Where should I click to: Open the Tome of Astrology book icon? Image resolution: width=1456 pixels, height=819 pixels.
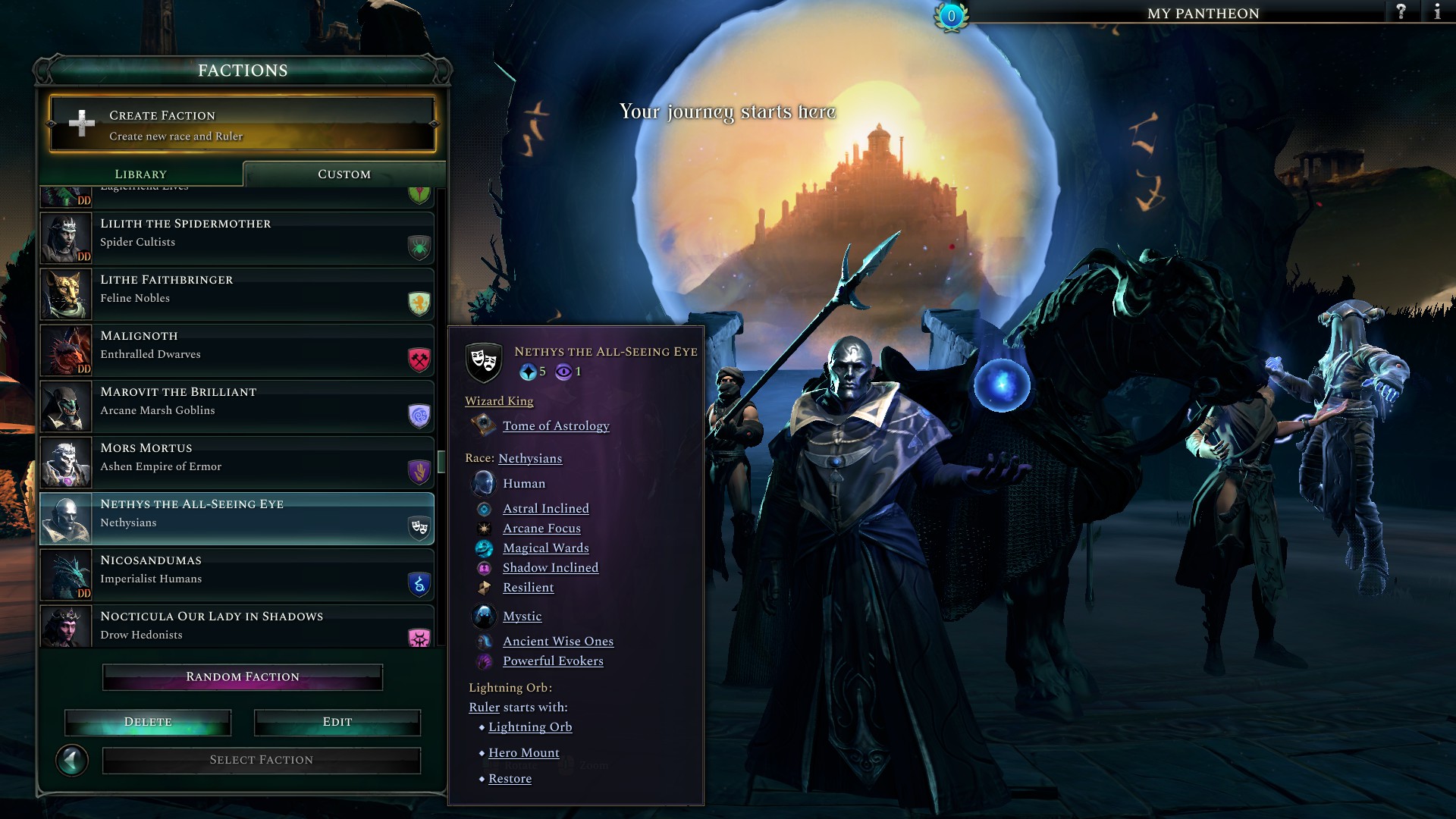click(482, 425)
